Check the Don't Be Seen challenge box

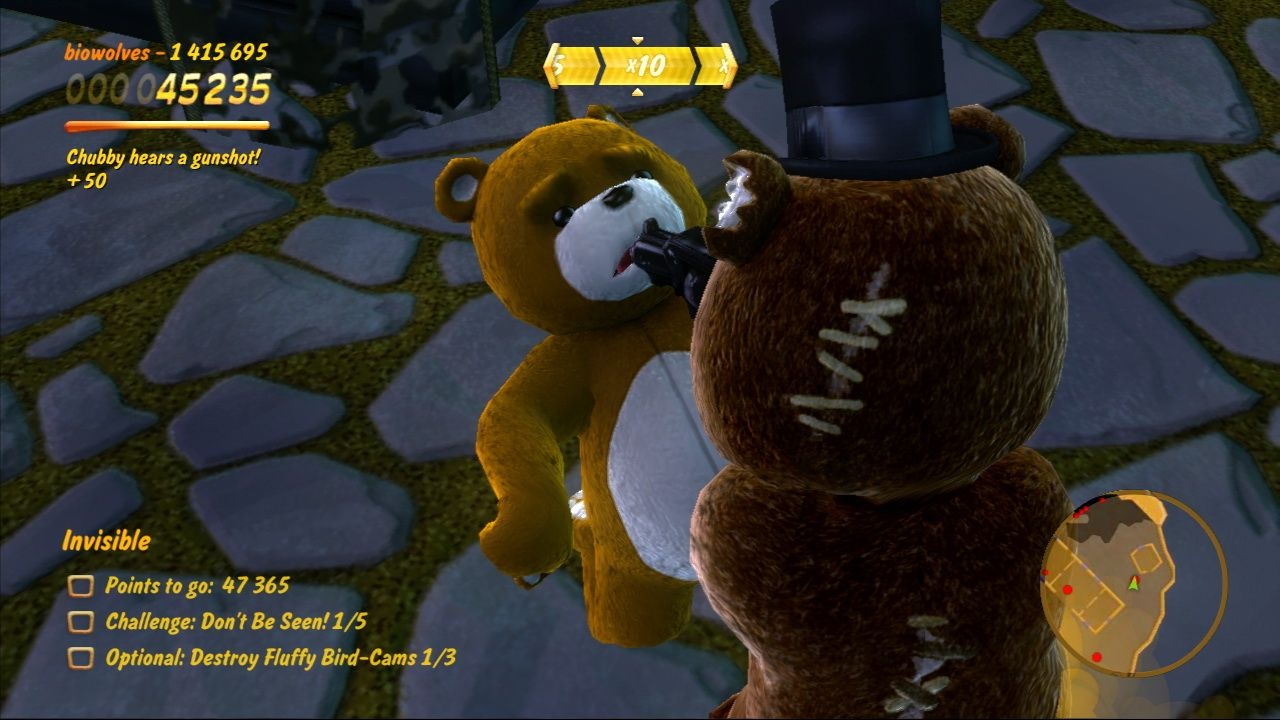coord(79,621)
